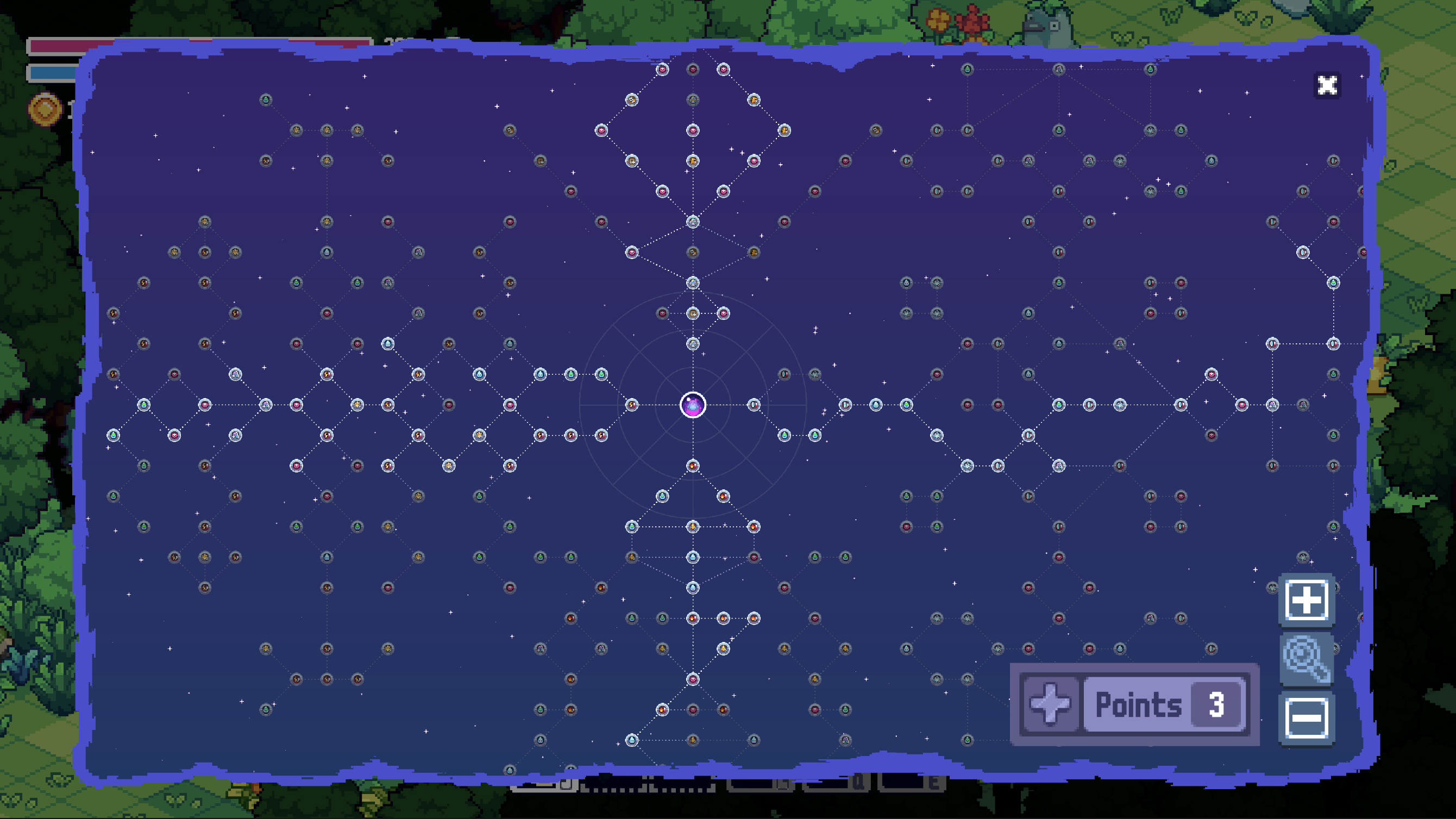Select the skull skill node in the upper branch
Viewport: 1456px width, 819px height.
(632, 100)
